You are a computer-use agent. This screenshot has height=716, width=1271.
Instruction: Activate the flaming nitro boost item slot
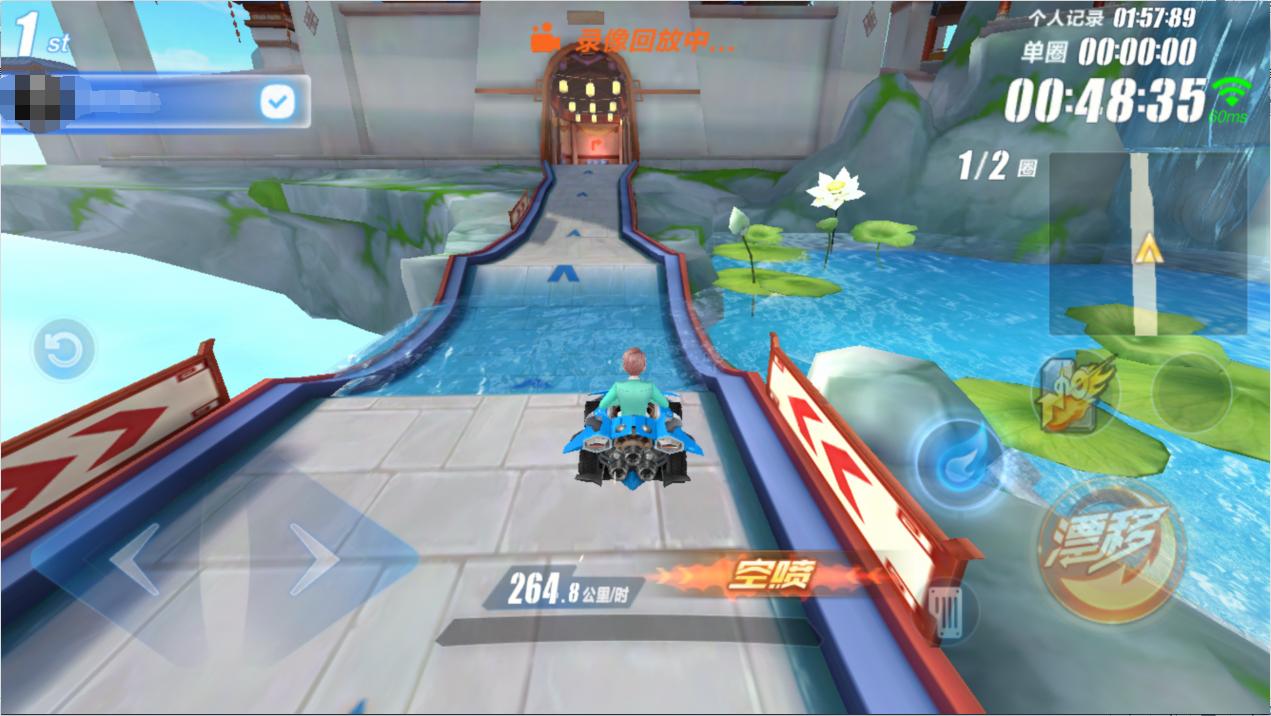click(x=1075, y=393)
